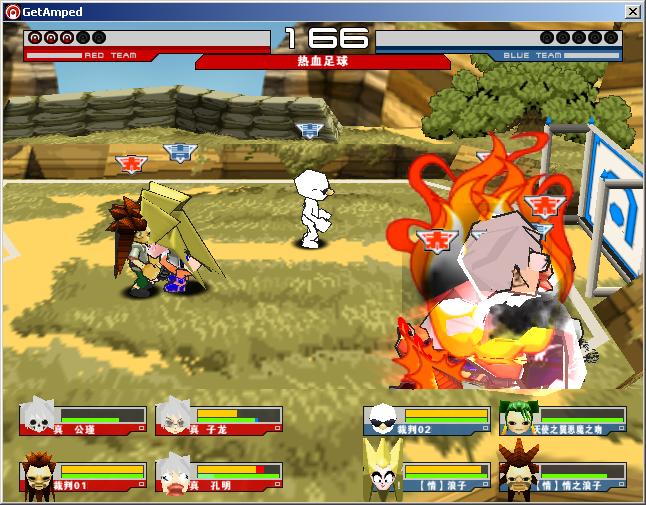Close the GetAmped window
Screen dimensions: 646x505
click(x=632, y=11)
